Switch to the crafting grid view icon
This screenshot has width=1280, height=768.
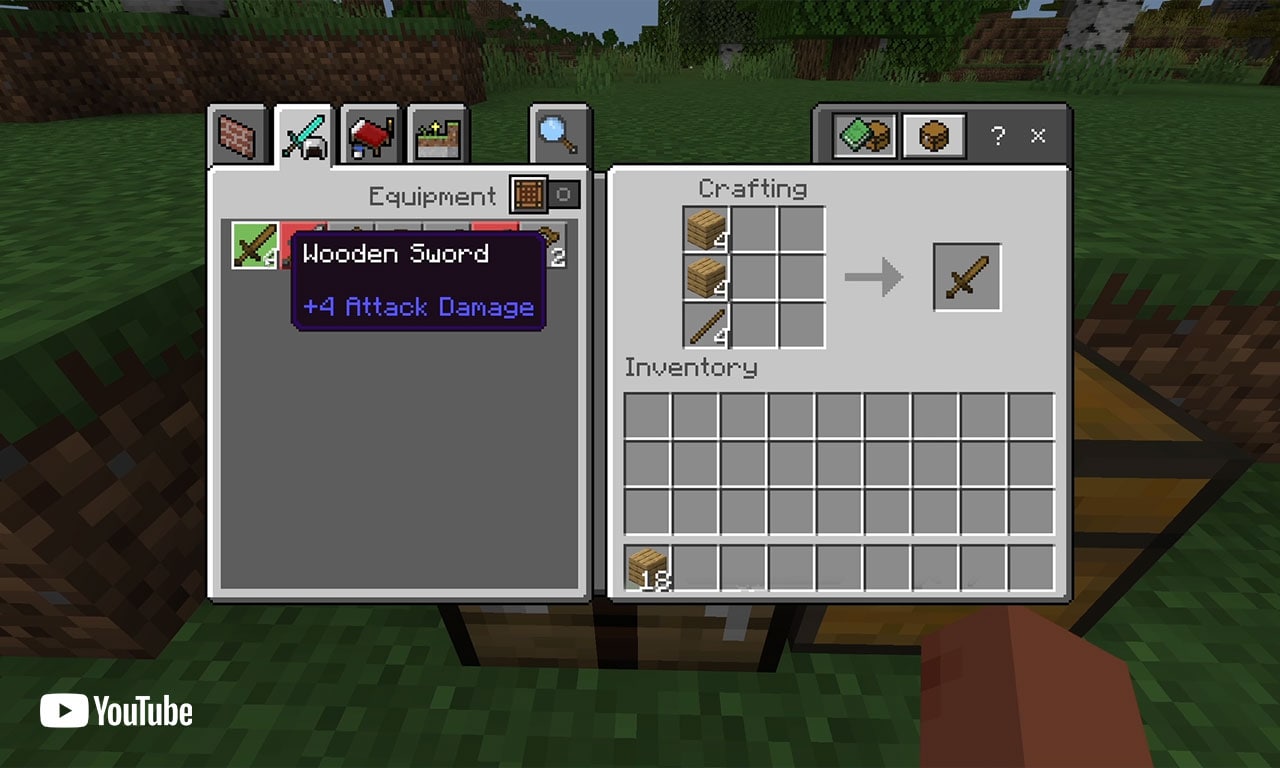[x=933, y=135]
